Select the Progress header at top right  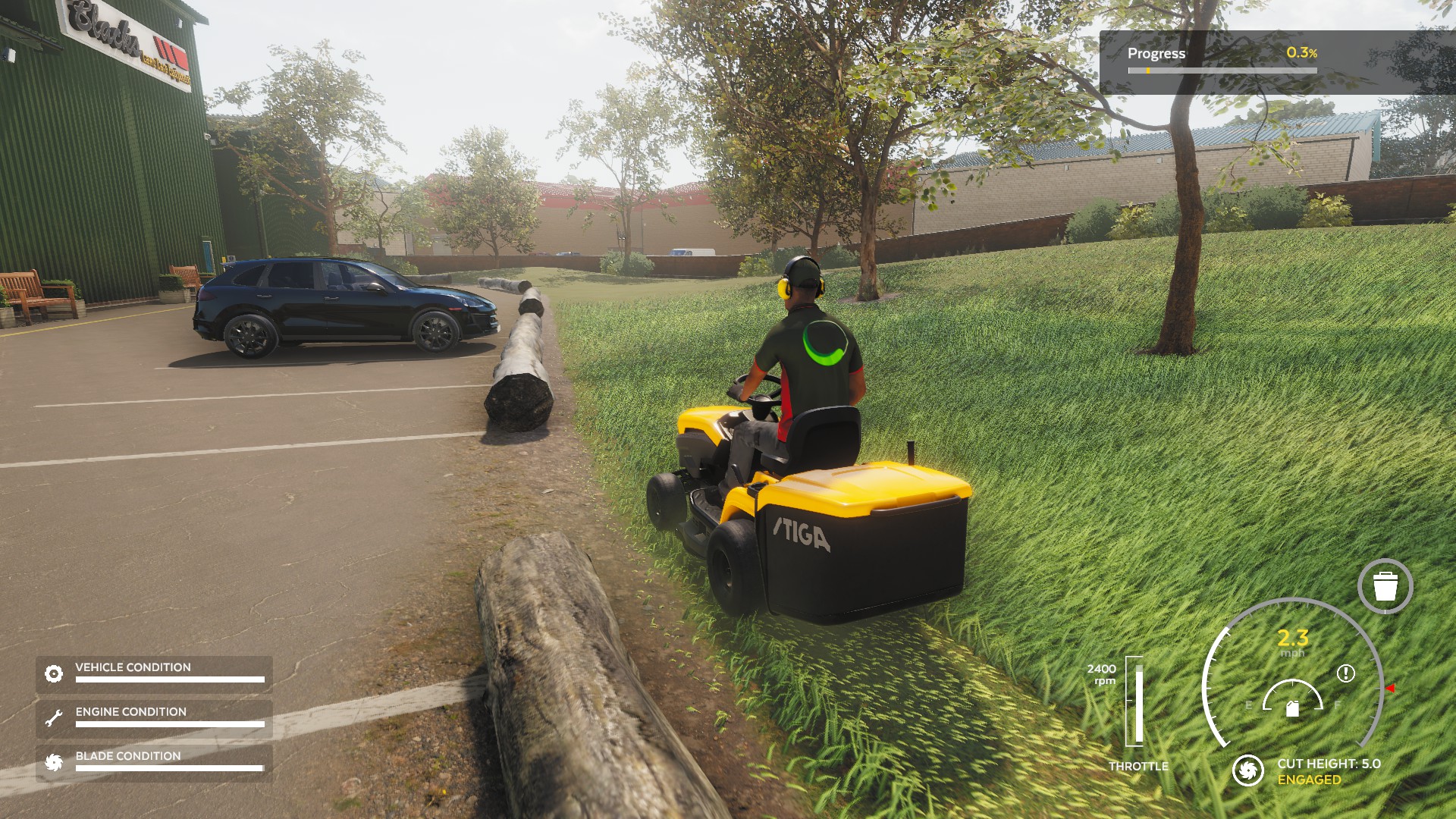coord(1155,54)
